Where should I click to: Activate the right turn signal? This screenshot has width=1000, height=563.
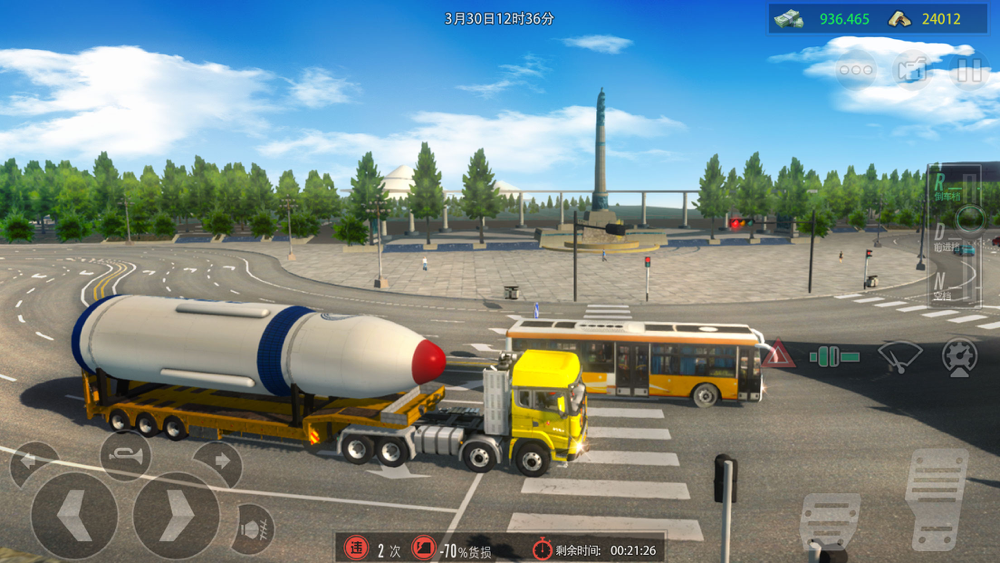pos(217,463)
